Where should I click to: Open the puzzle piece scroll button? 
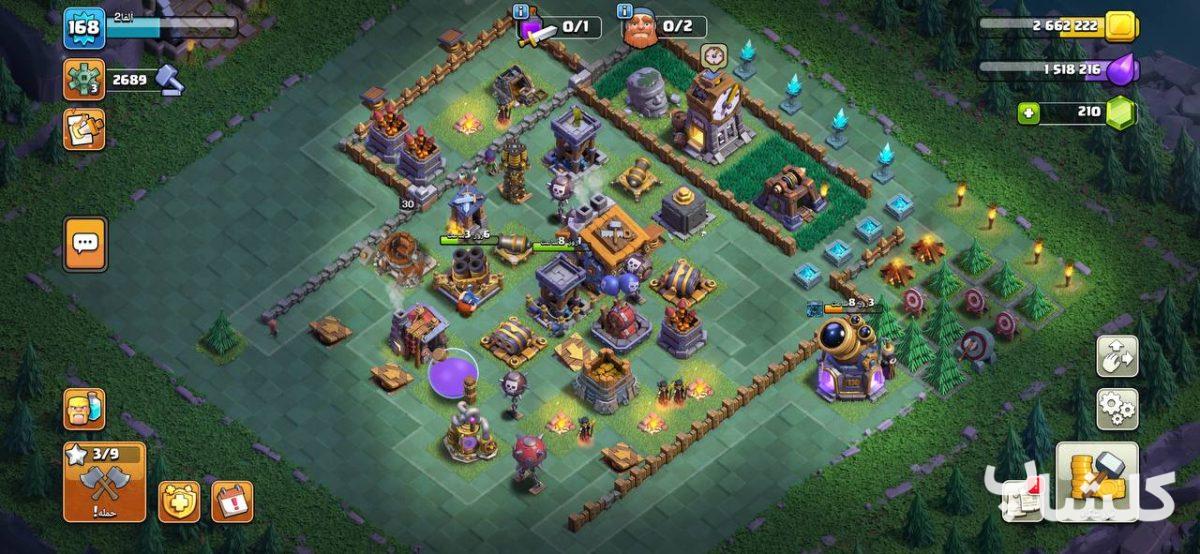click(84, 129)
